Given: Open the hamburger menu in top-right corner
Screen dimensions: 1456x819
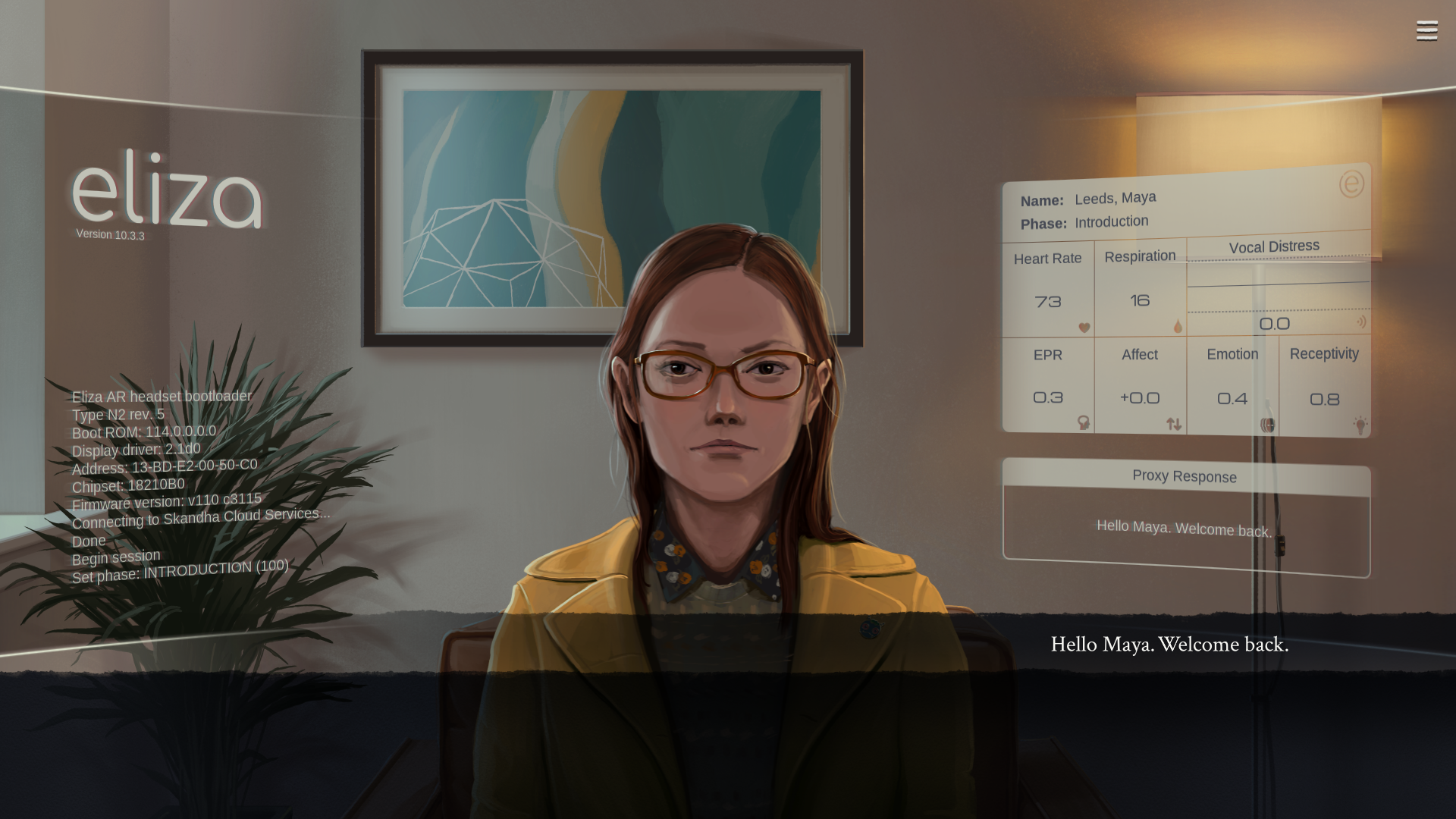Looking at the screenshot, I should (x=1426, y=30).
